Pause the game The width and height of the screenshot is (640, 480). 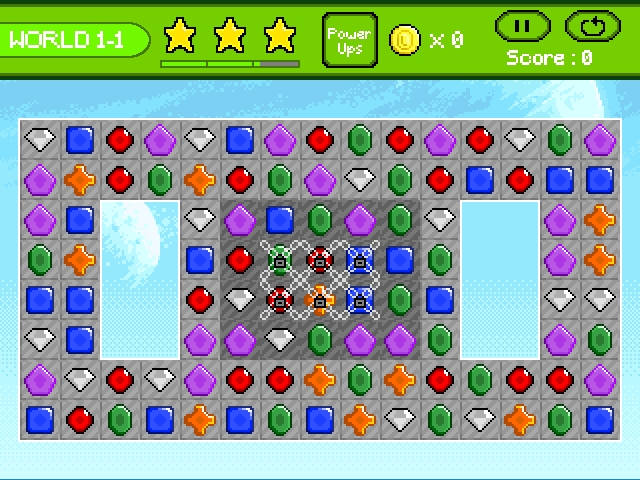point(522,25)
